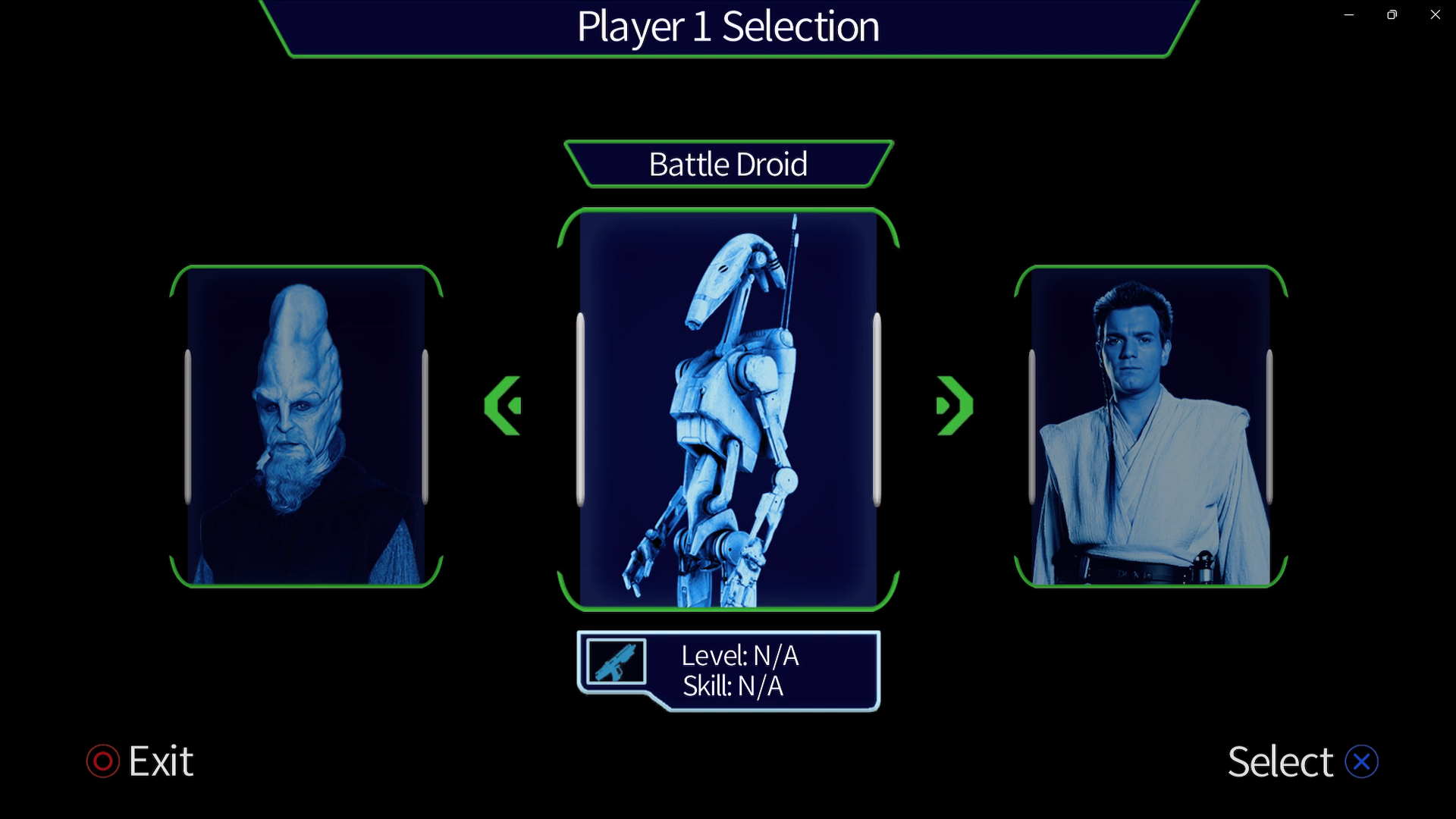Click the blaster weapon icon
The width and height of the screenshot is (1456, 819).
(x=616, y=661)
